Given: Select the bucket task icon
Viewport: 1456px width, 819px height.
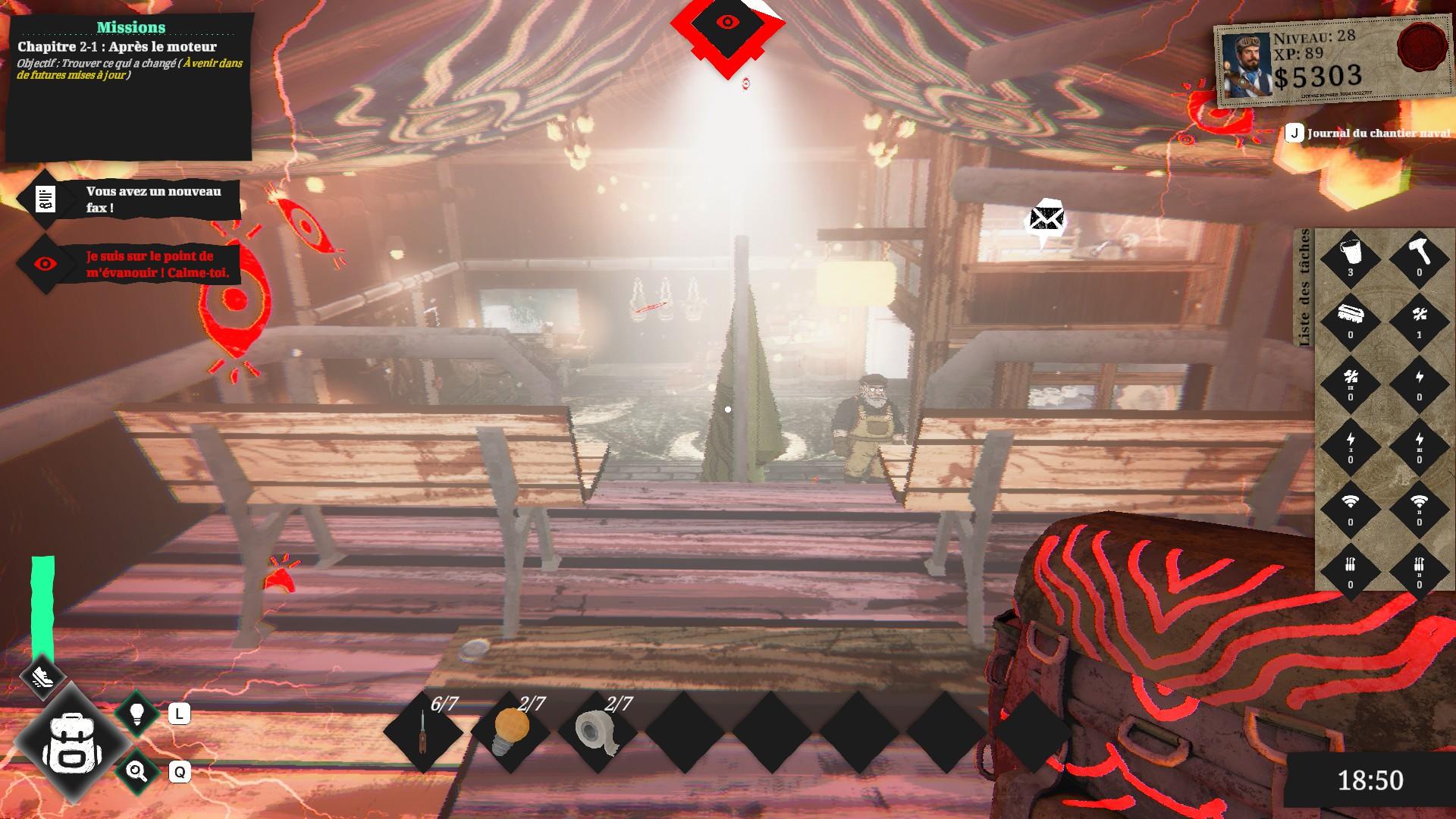Looking at the screenshot, I should click(1350, 255).
